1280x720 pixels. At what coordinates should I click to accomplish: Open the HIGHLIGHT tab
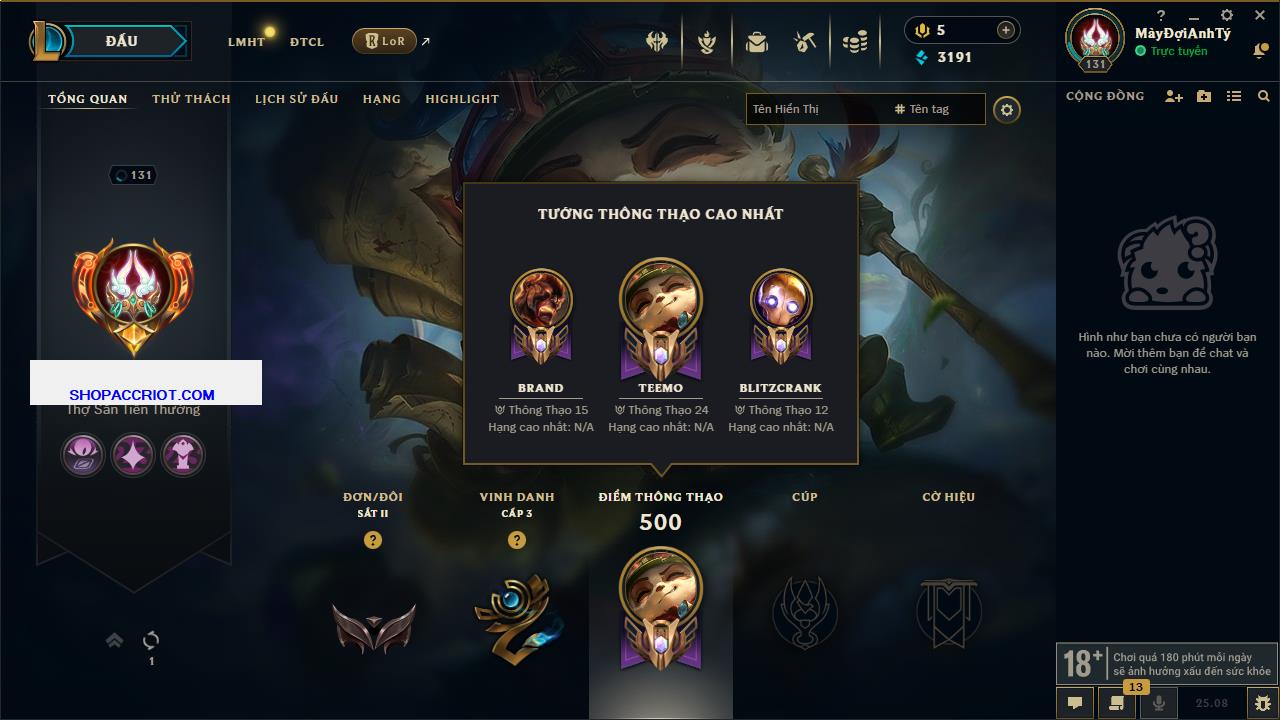[461, 99]
